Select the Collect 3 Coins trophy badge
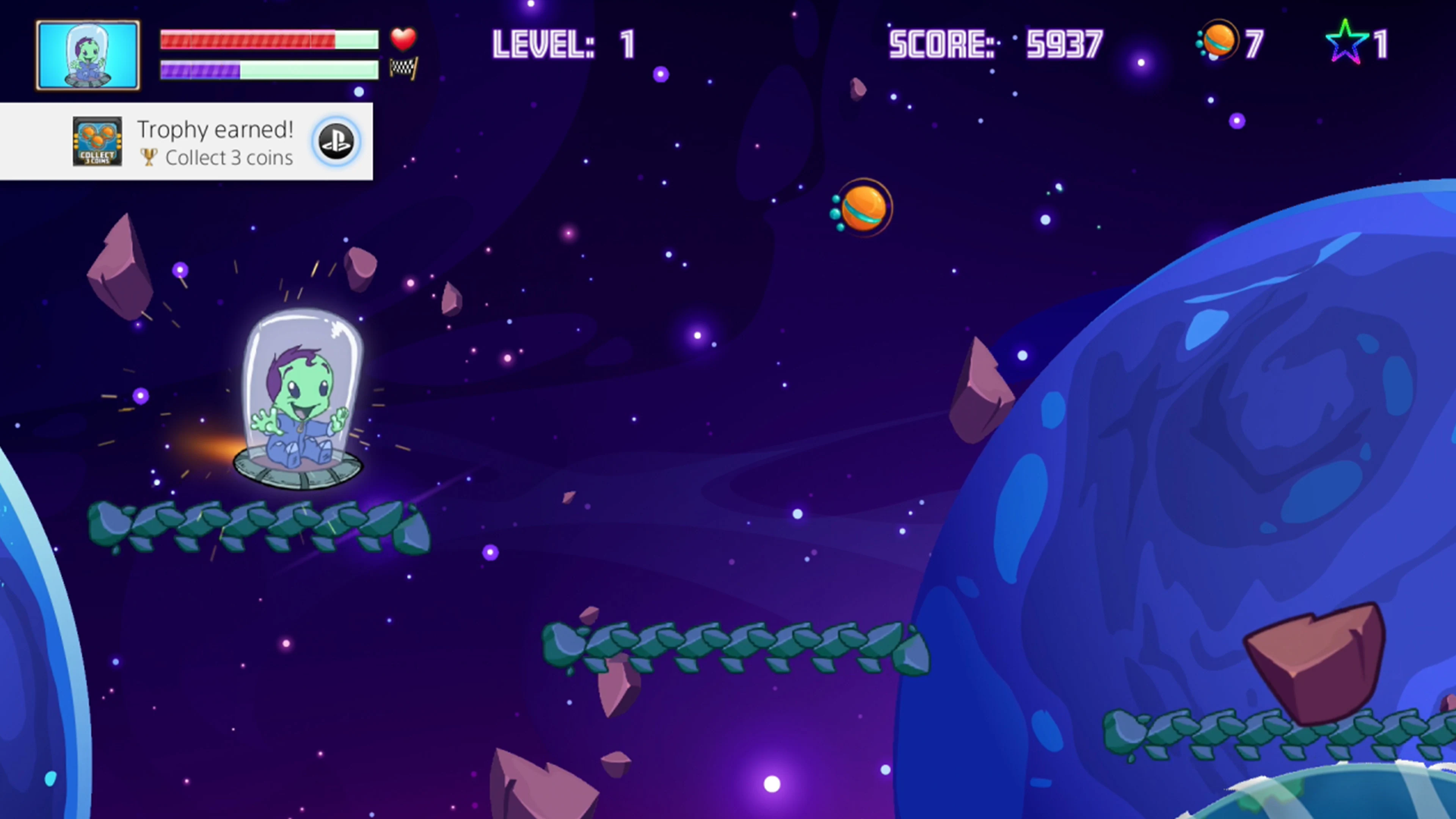1456x819 pixels. point(97,142)
